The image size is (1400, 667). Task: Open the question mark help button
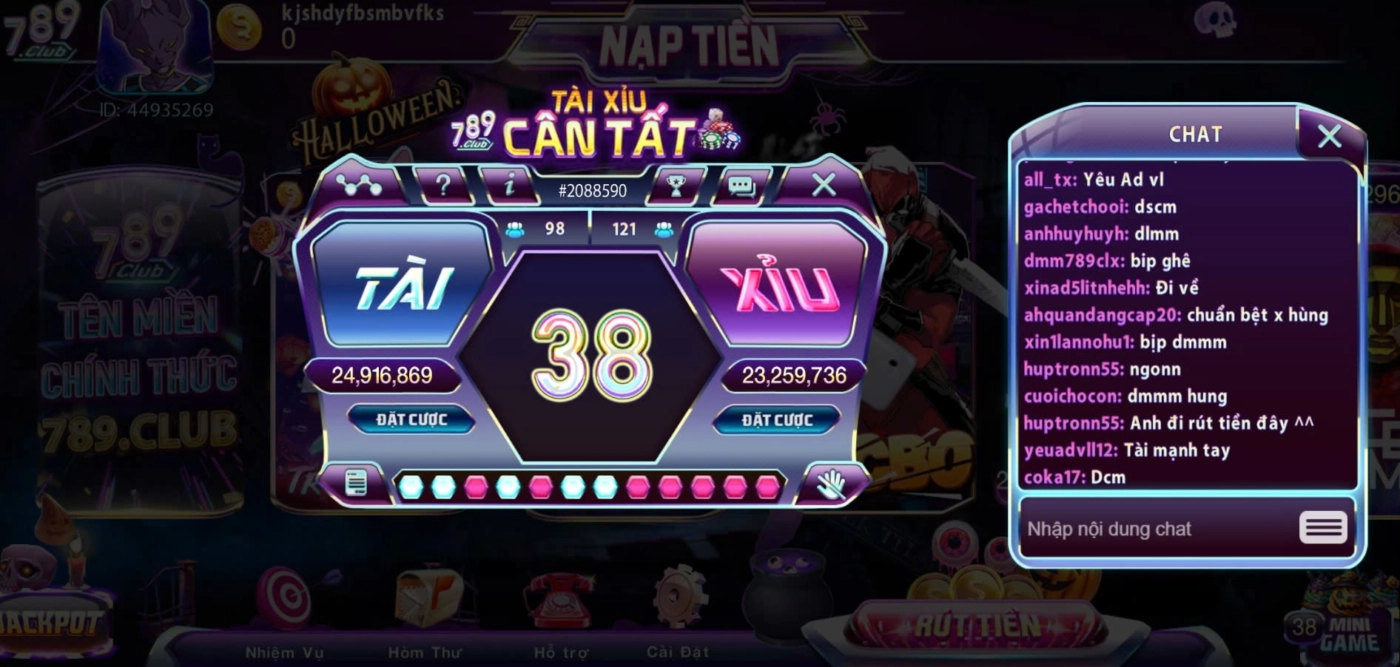pos(443,185)
